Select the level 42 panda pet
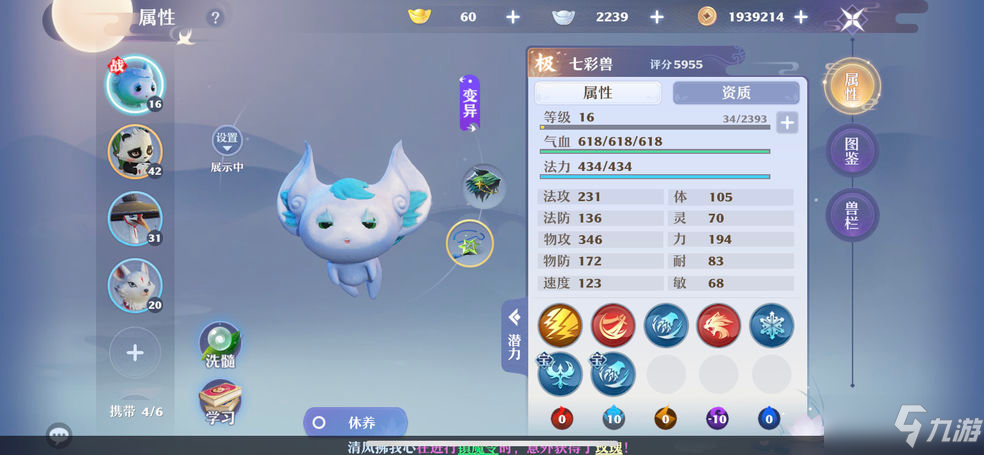Screen dimensions: 984x455 coord(135,151)
